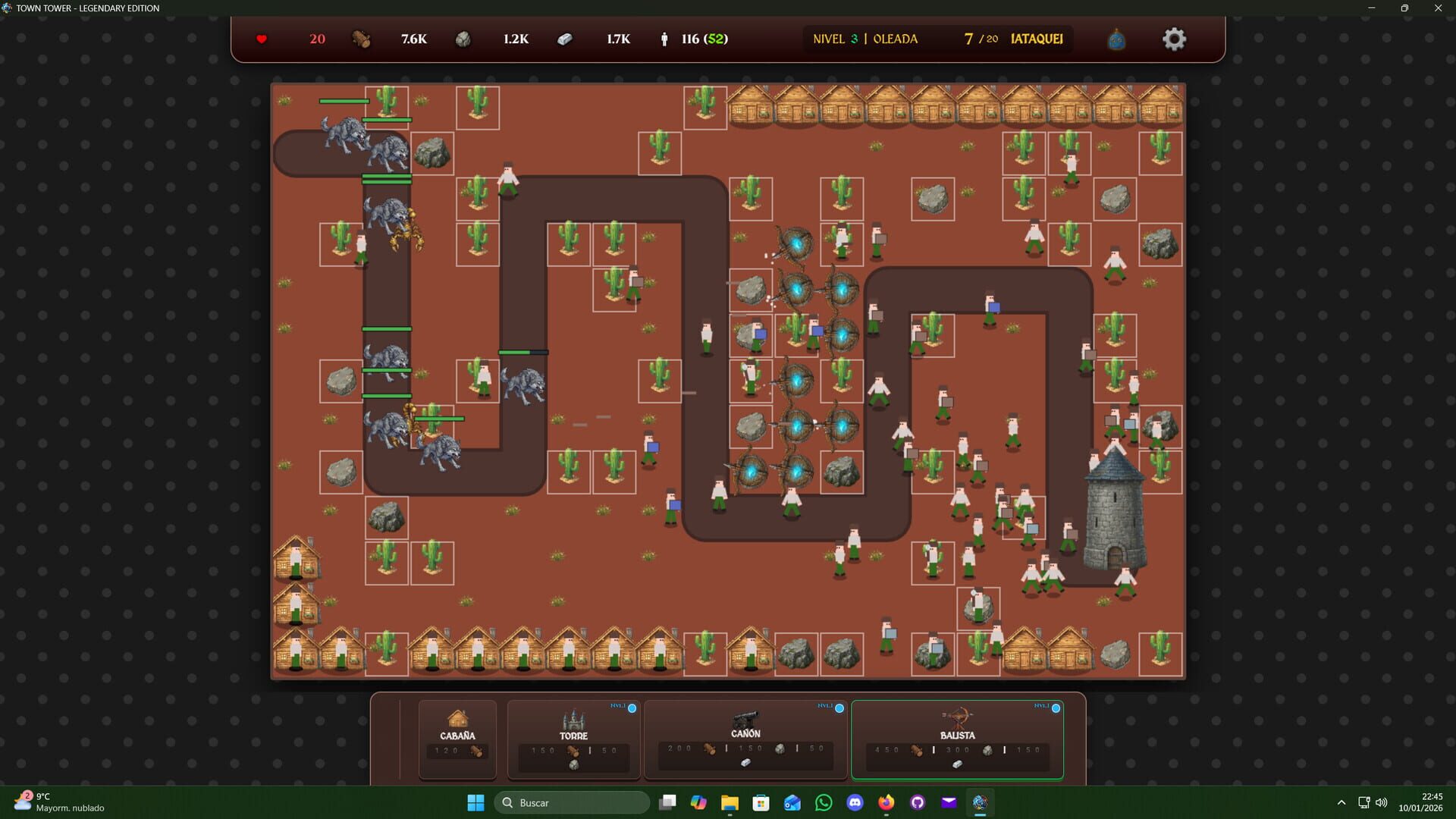Image resolution: width=1456 pixels, height=819 pixels.
Task: Toggle the NVL.1 badge on the Cañón card
Action: click(x=839, y=707)
